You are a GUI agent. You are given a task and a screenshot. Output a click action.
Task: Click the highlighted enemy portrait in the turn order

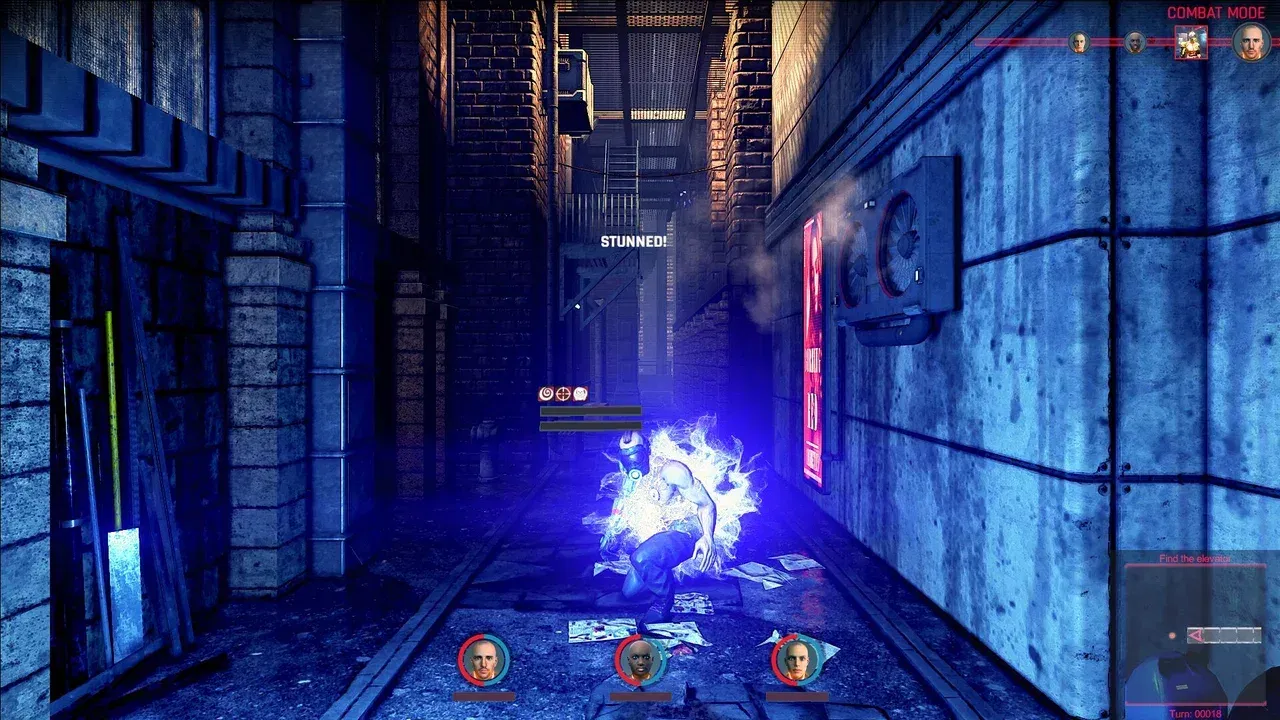(x=1192, y=44)
